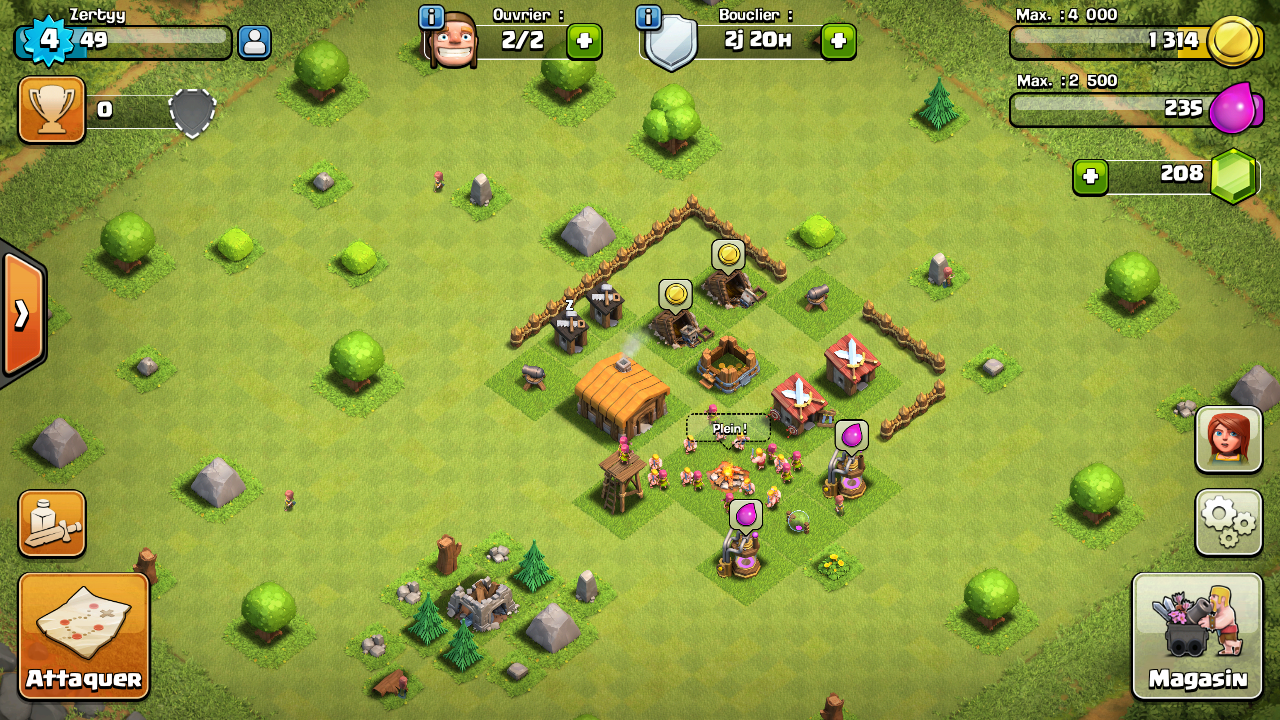Open the player profile icon
The image size is (1280, 720).
(255, 42)
